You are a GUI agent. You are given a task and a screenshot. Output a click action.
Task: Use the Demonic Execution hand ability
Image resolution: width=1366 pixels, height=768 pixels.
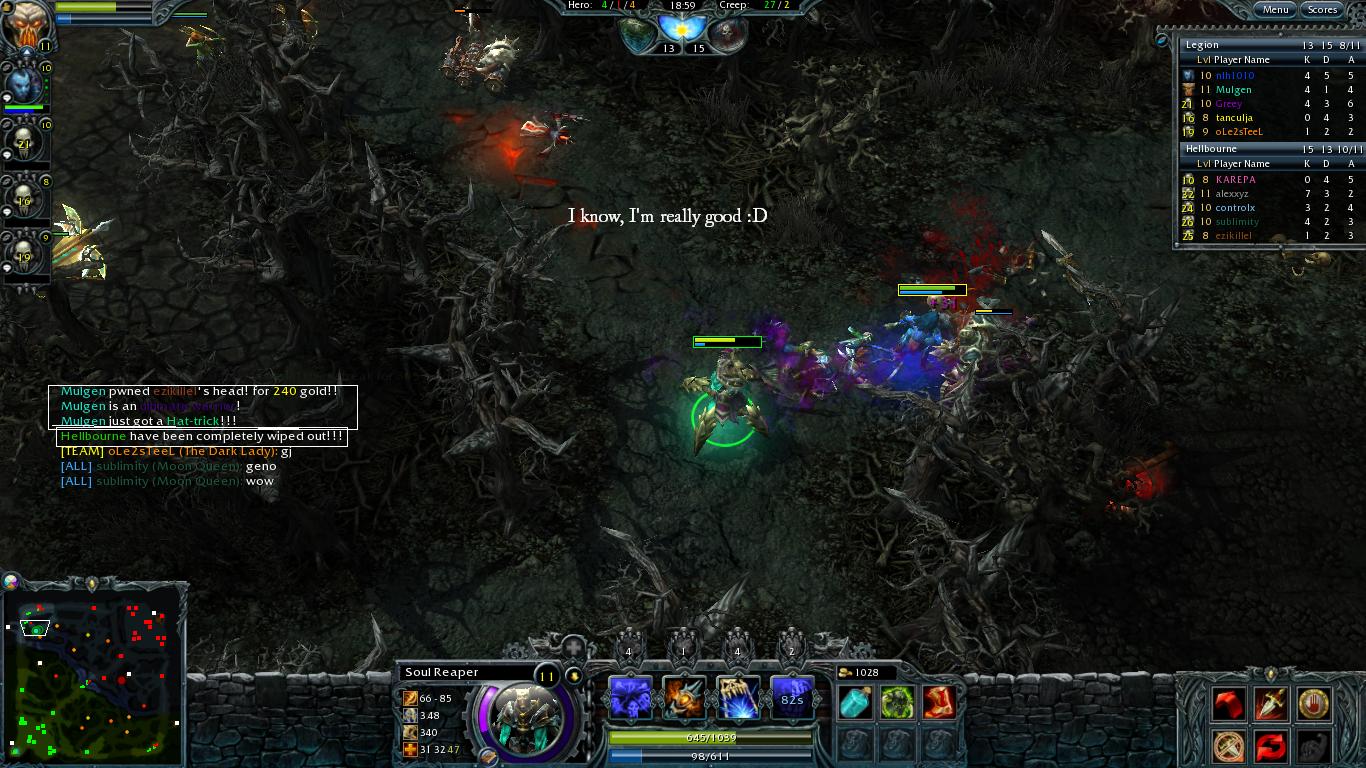tap(737, 698)
